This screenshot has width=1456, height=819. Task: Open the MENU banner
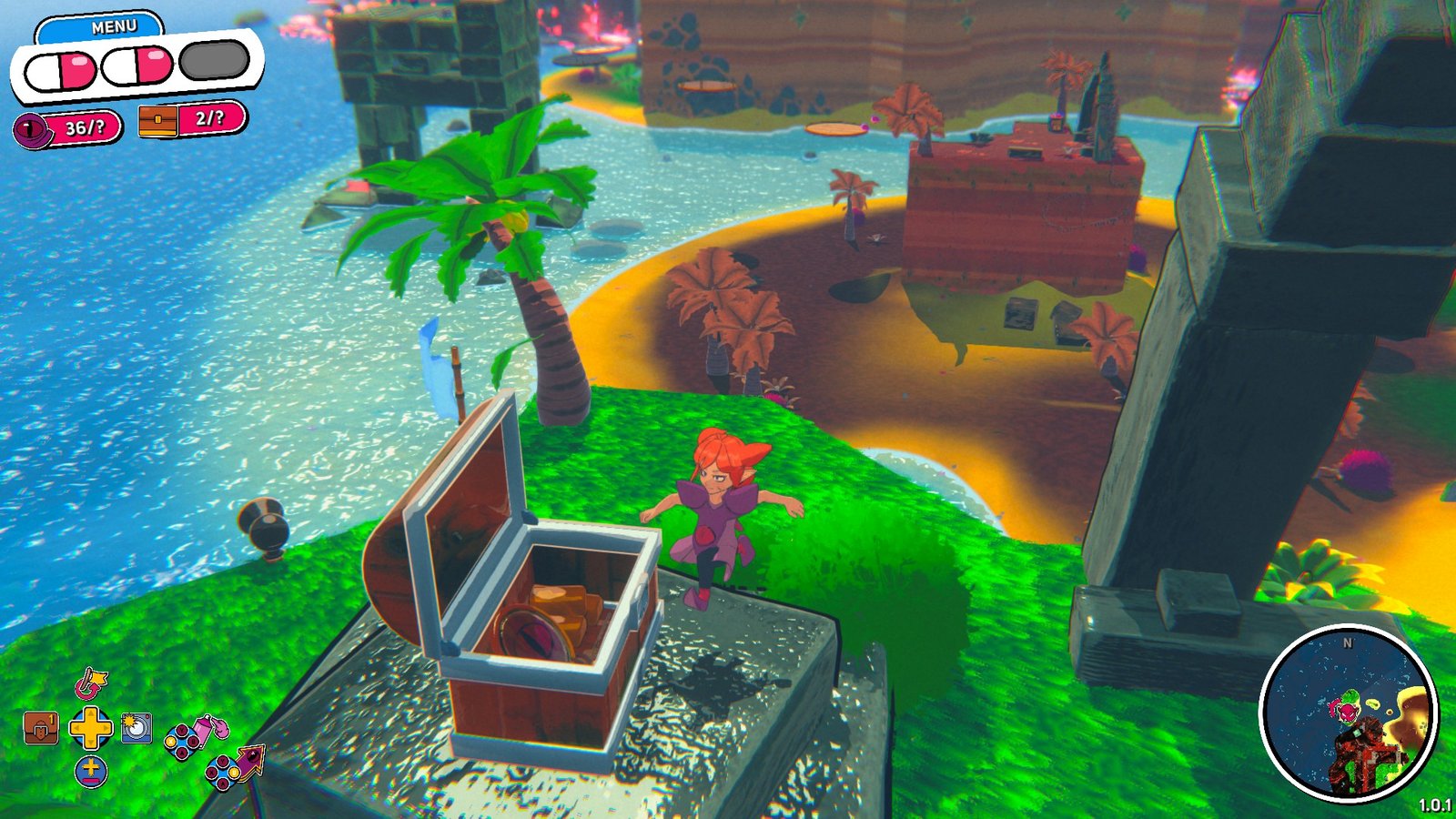pos(115,25)
